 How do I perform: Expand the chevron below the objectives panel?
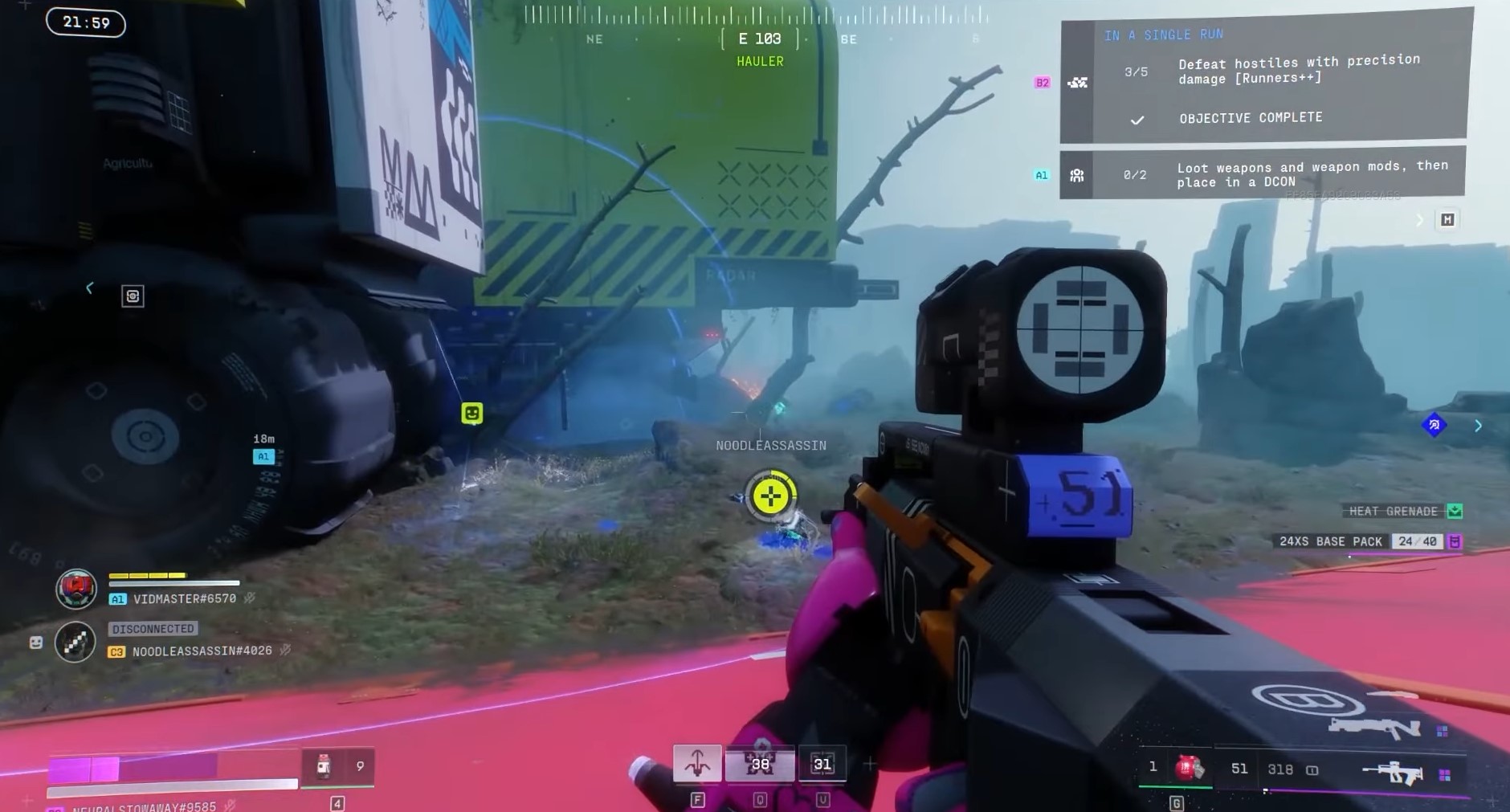tap(1418, 219)
